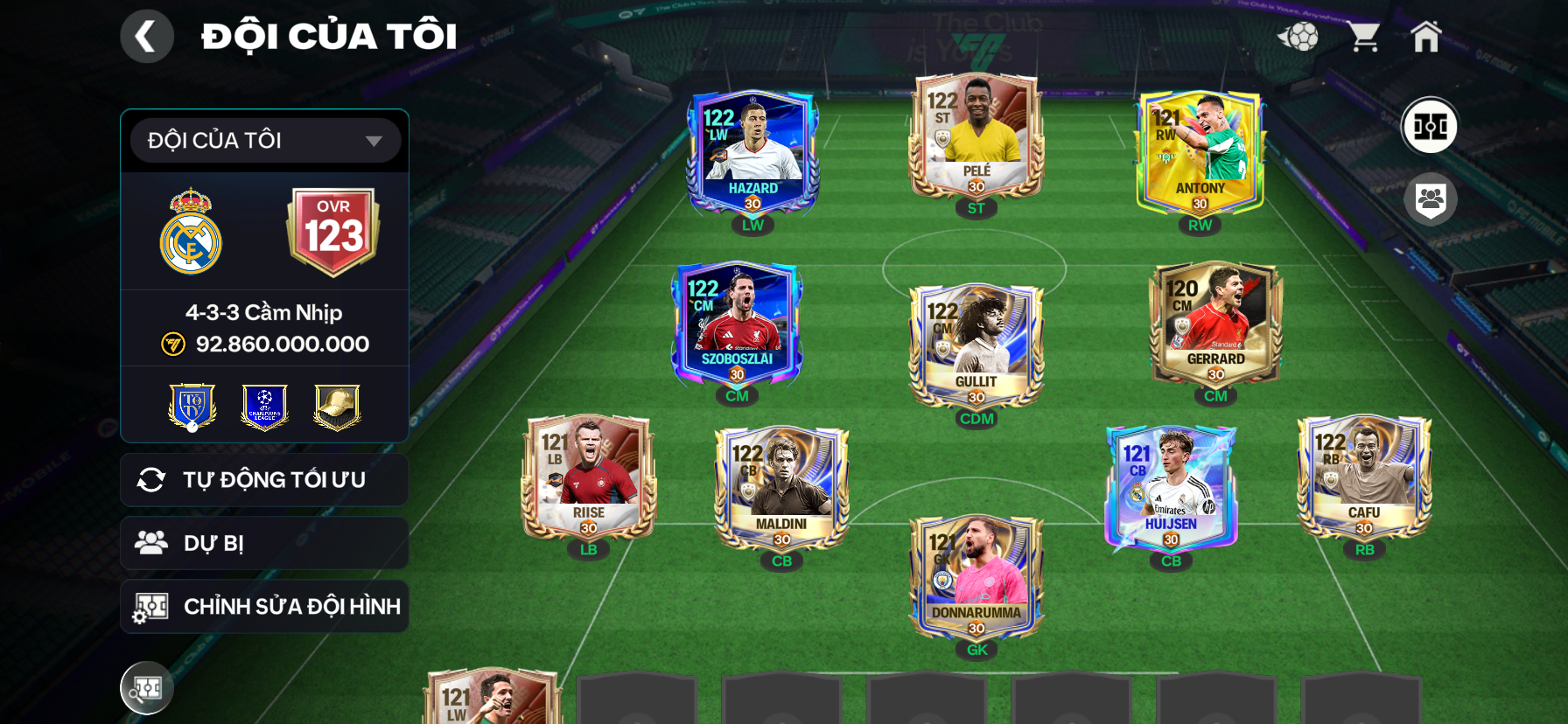This screenshot has width=1568, height=724.
Task: Open the DỰ BỊ reserves list
Action: coord(264,543)
